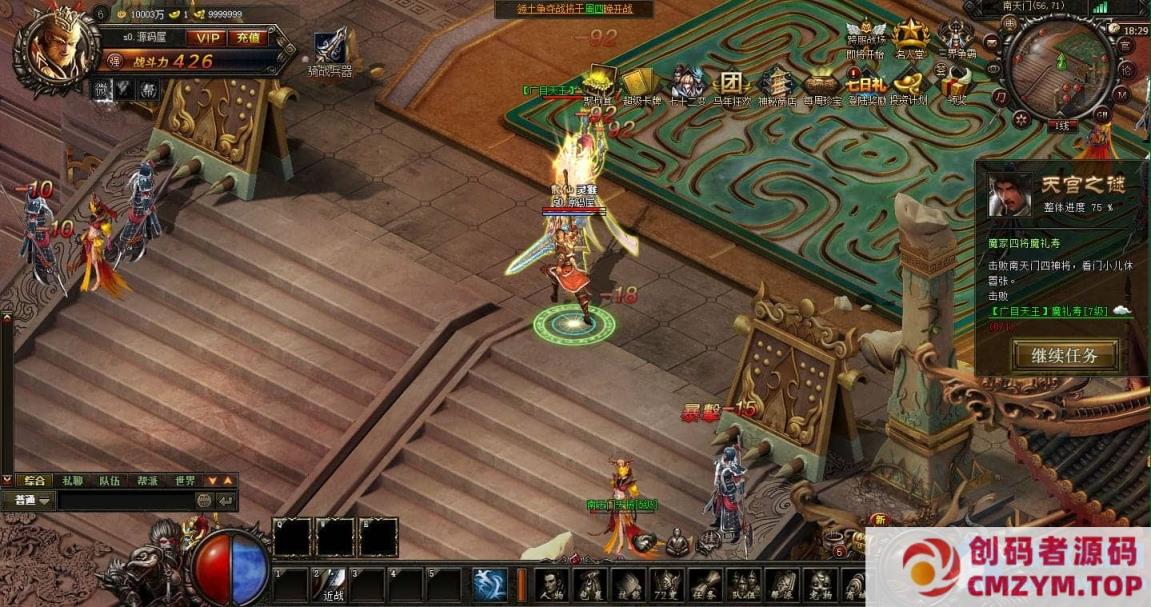The image size is (1151, 607).
Task: Switch chat to the 私聊 private tab
Action: [72, 481]
